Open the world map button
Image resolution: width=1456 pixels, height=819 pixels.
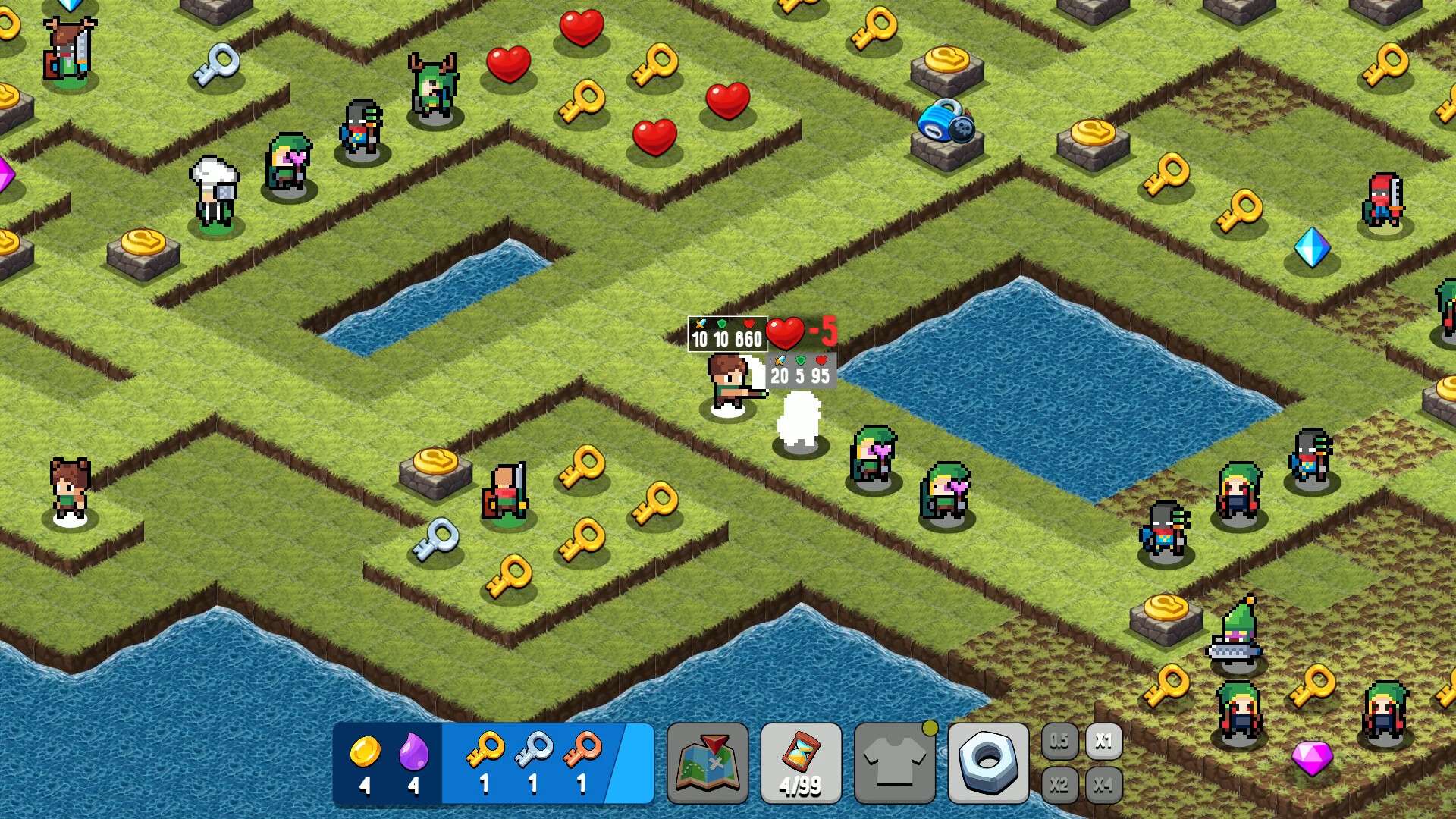click(707, 762)
